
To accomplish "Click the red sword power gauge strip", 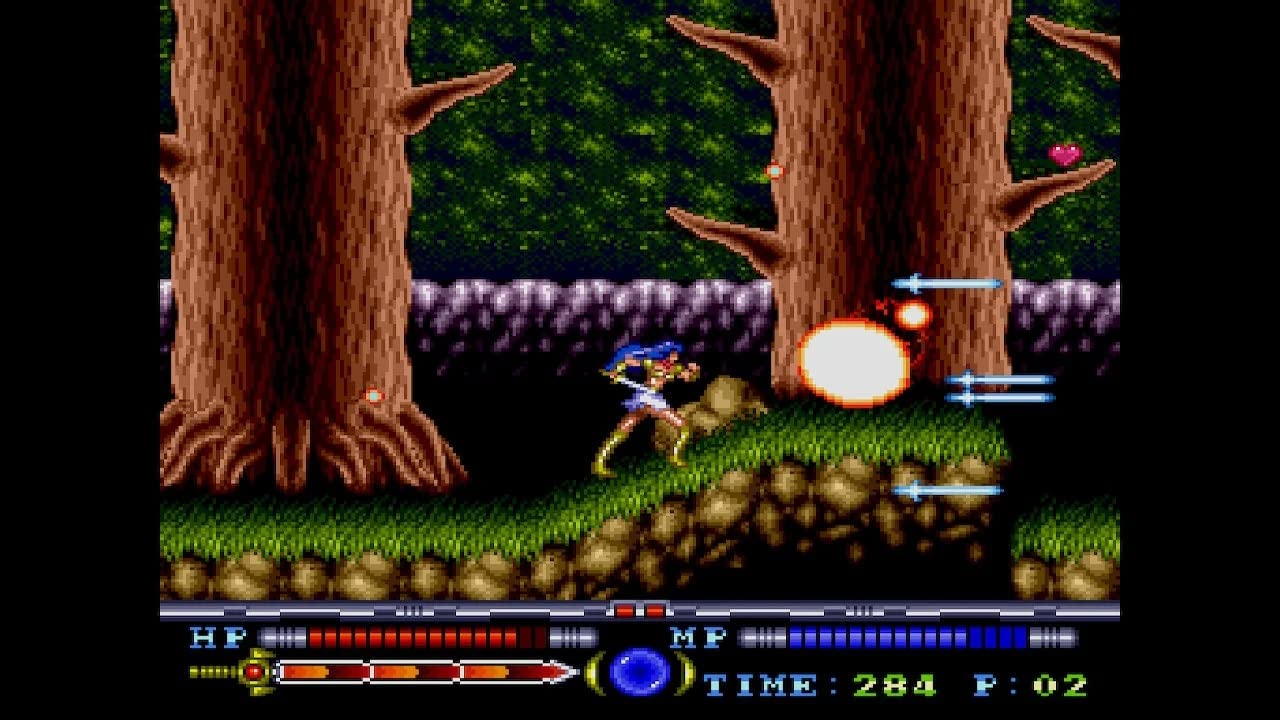I will coord(420,673).
